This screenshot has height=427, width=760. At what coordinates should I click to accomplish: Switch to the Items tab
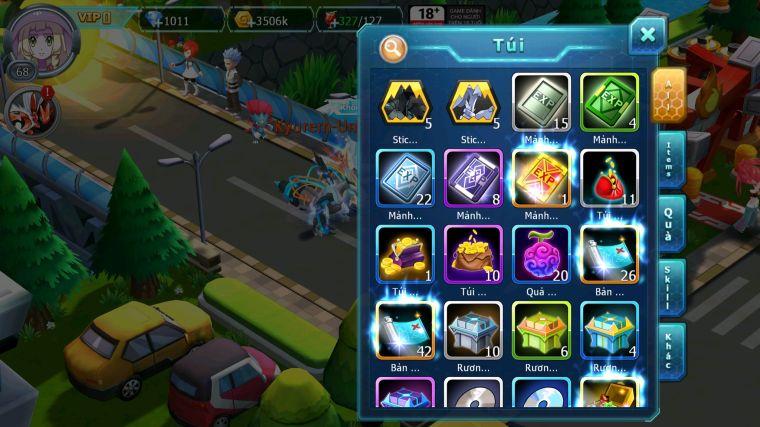point(671,162)
